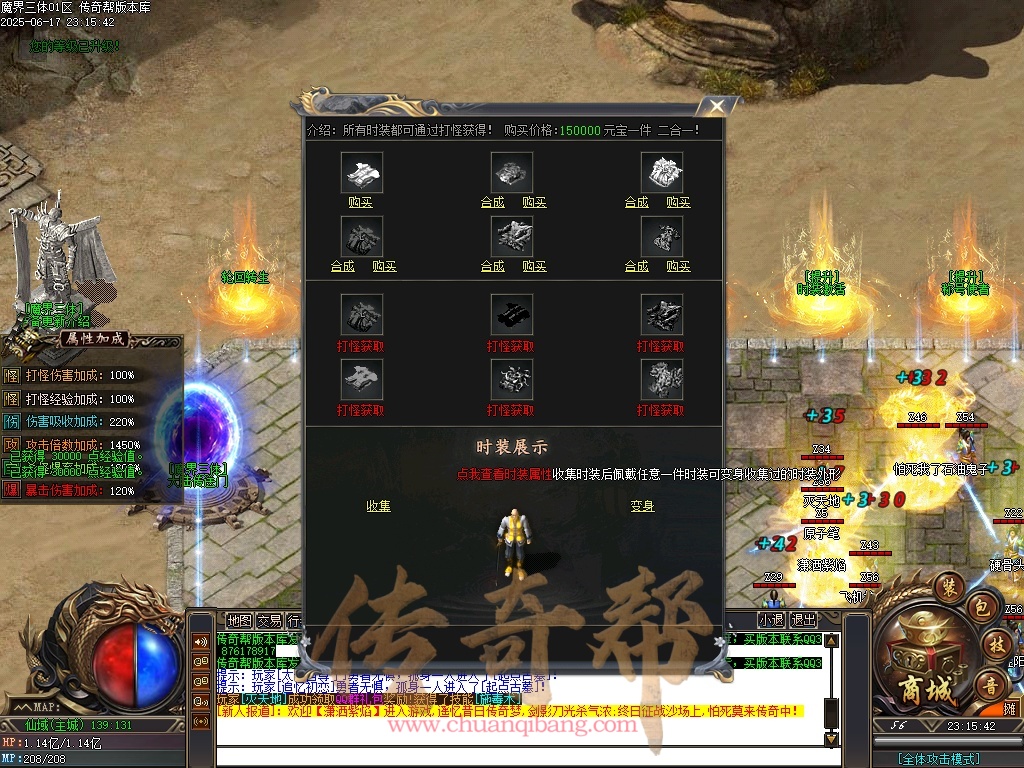This screenshot has height=768, width=1024.
Task: Open the 摊 stall button
Action: tap(1010, 709)
